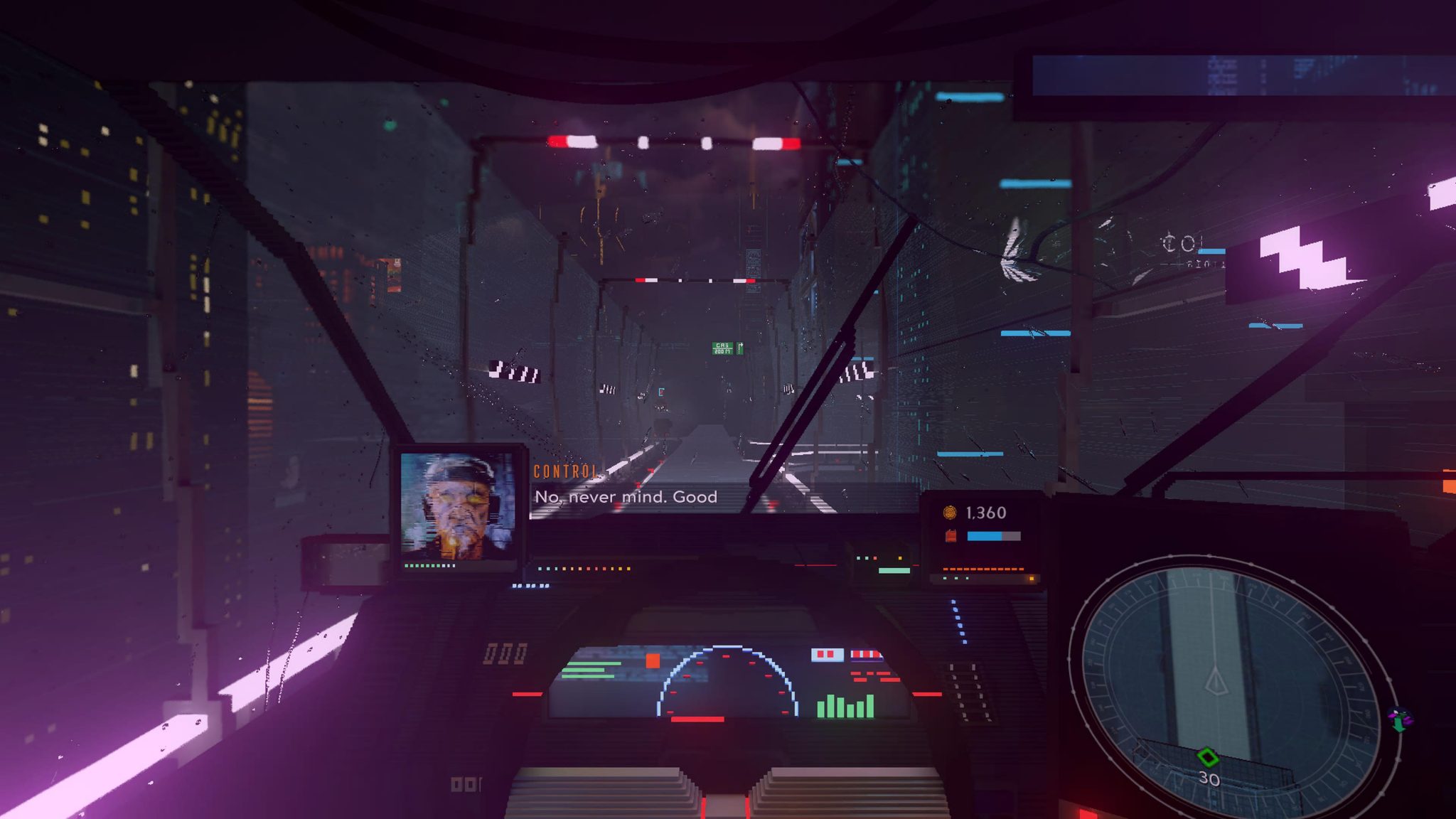Adjust the blue fuel level bar

pyautogui.click(x=993, y=535)
